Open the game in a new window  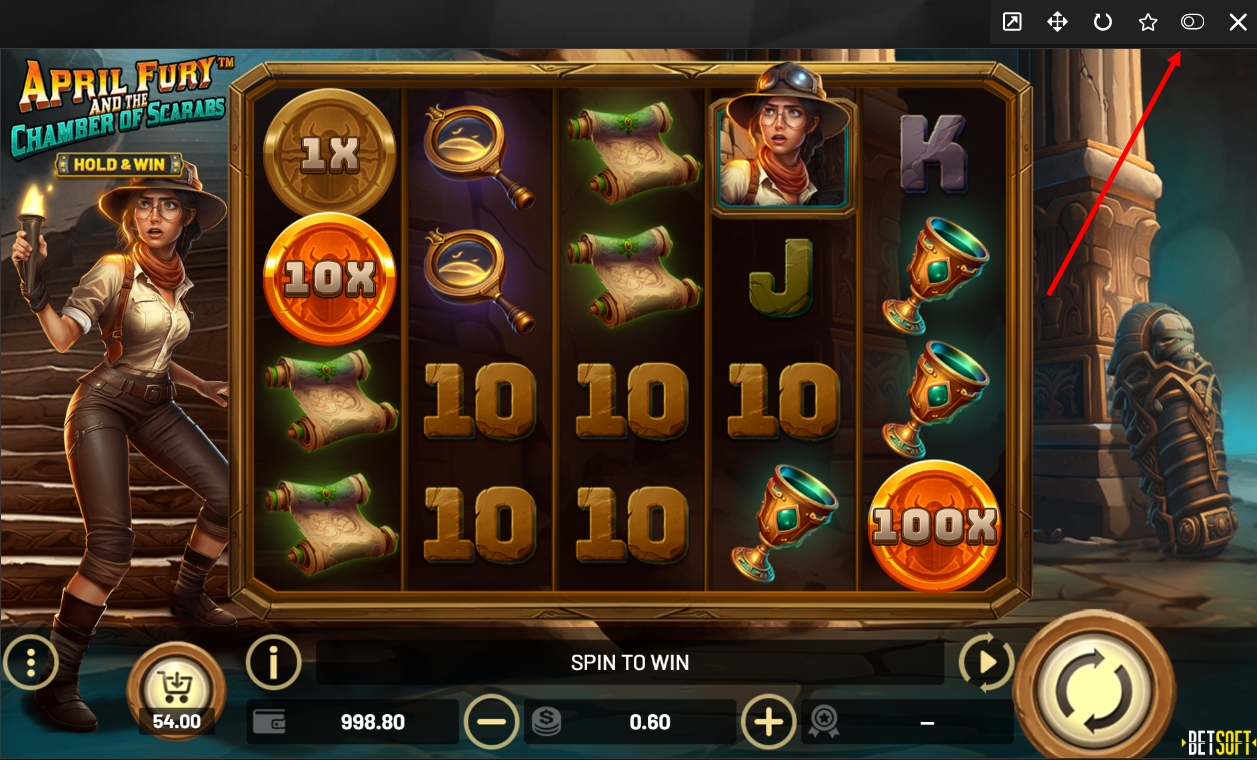[1012, 22]
